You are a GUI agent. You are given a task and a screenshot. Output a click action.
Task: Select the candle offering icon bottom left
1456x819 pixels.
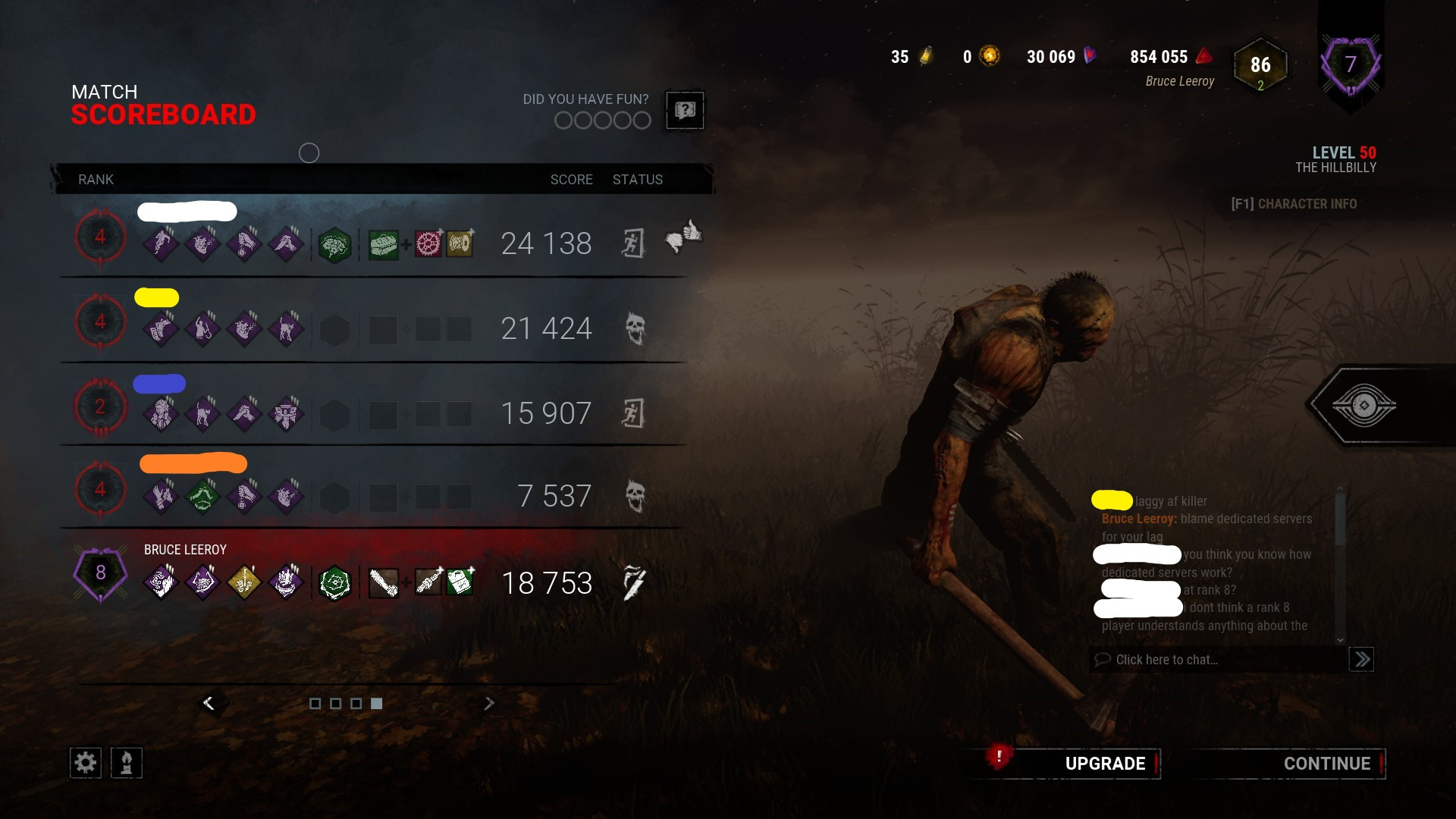[x=127, y=762]
